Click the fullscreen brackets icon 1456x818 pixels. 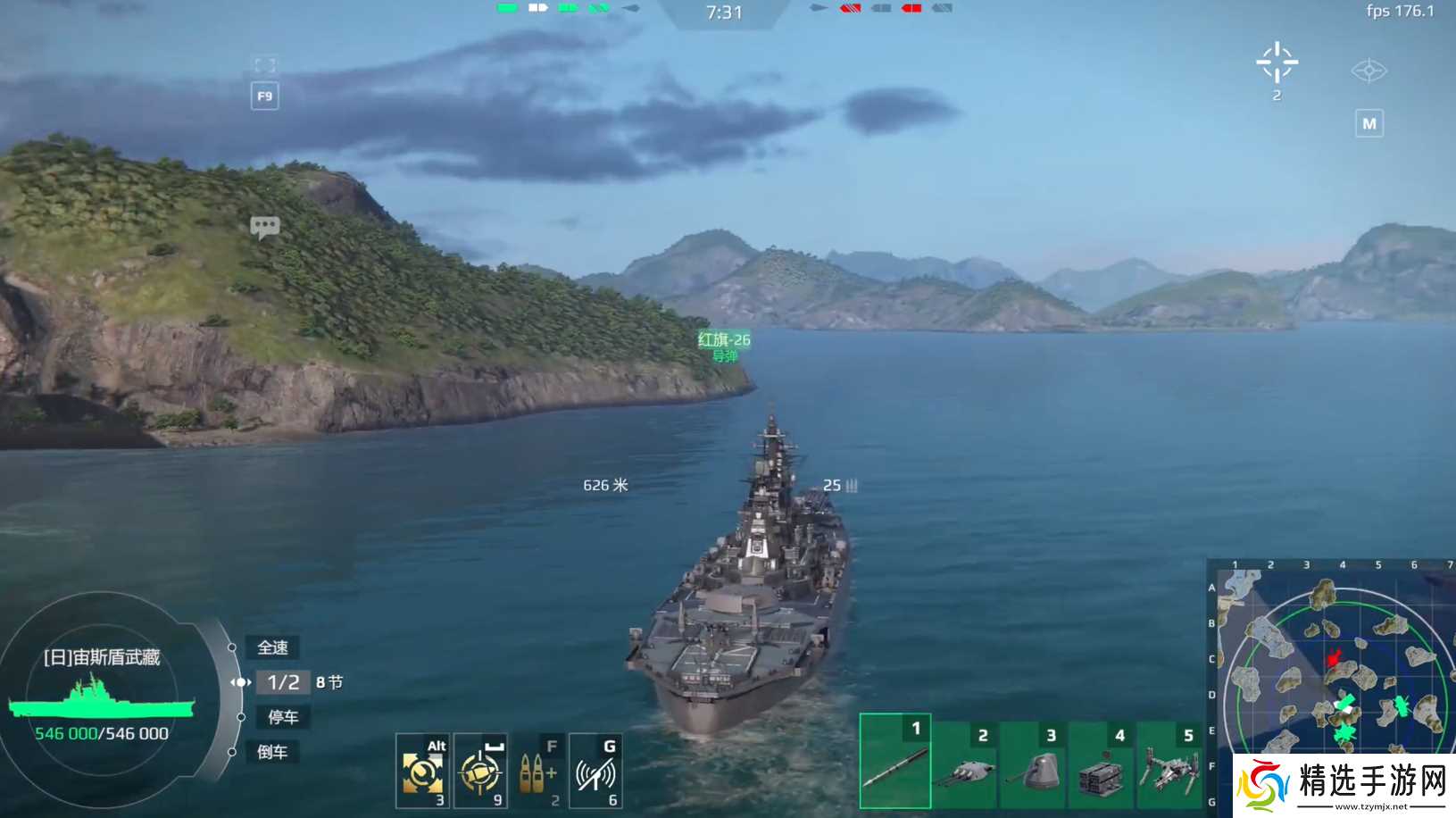(264, 65)
